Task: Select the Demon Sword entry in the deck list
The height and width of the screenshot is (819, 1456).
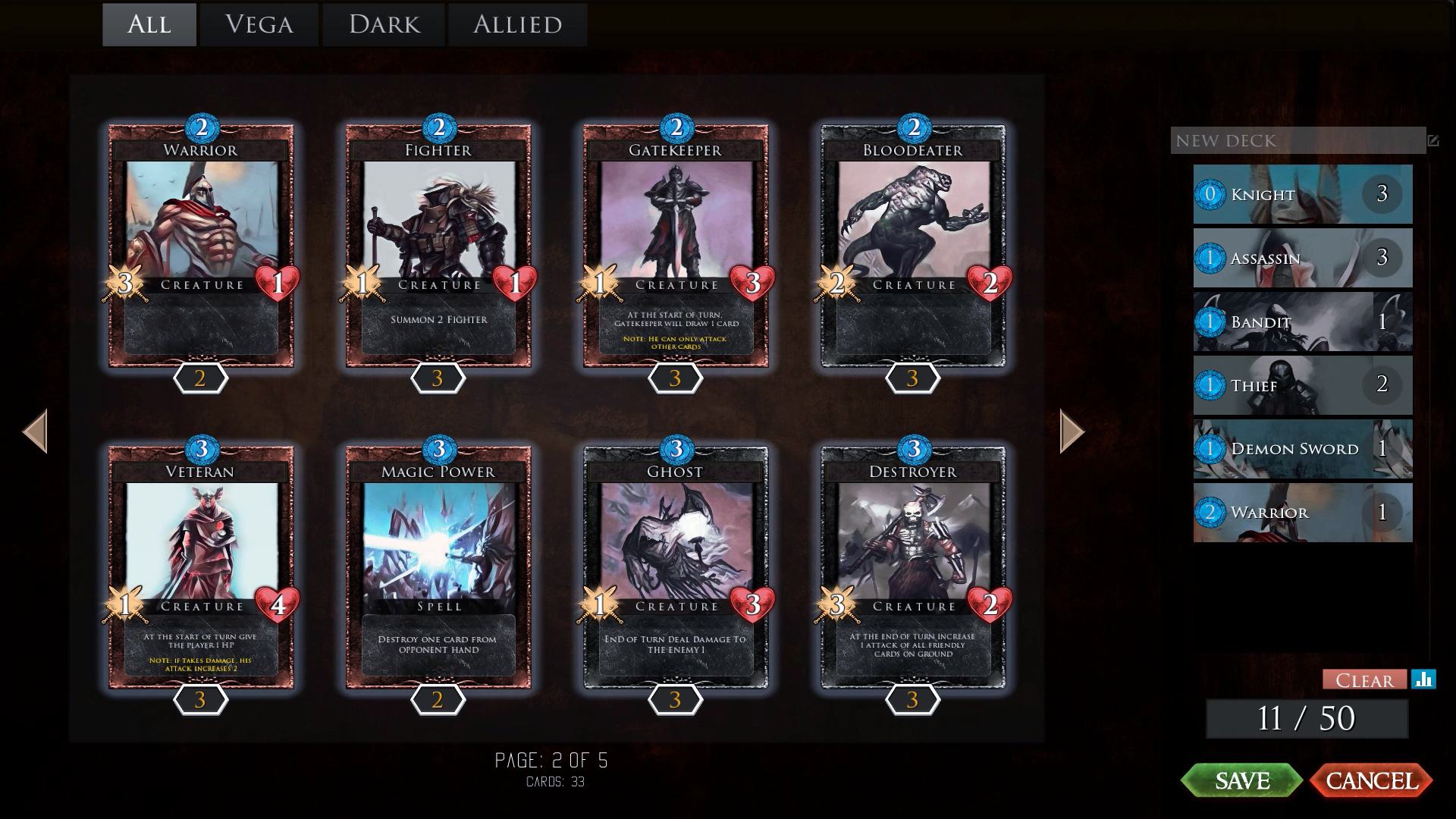Action: (x=1301, y=449)
